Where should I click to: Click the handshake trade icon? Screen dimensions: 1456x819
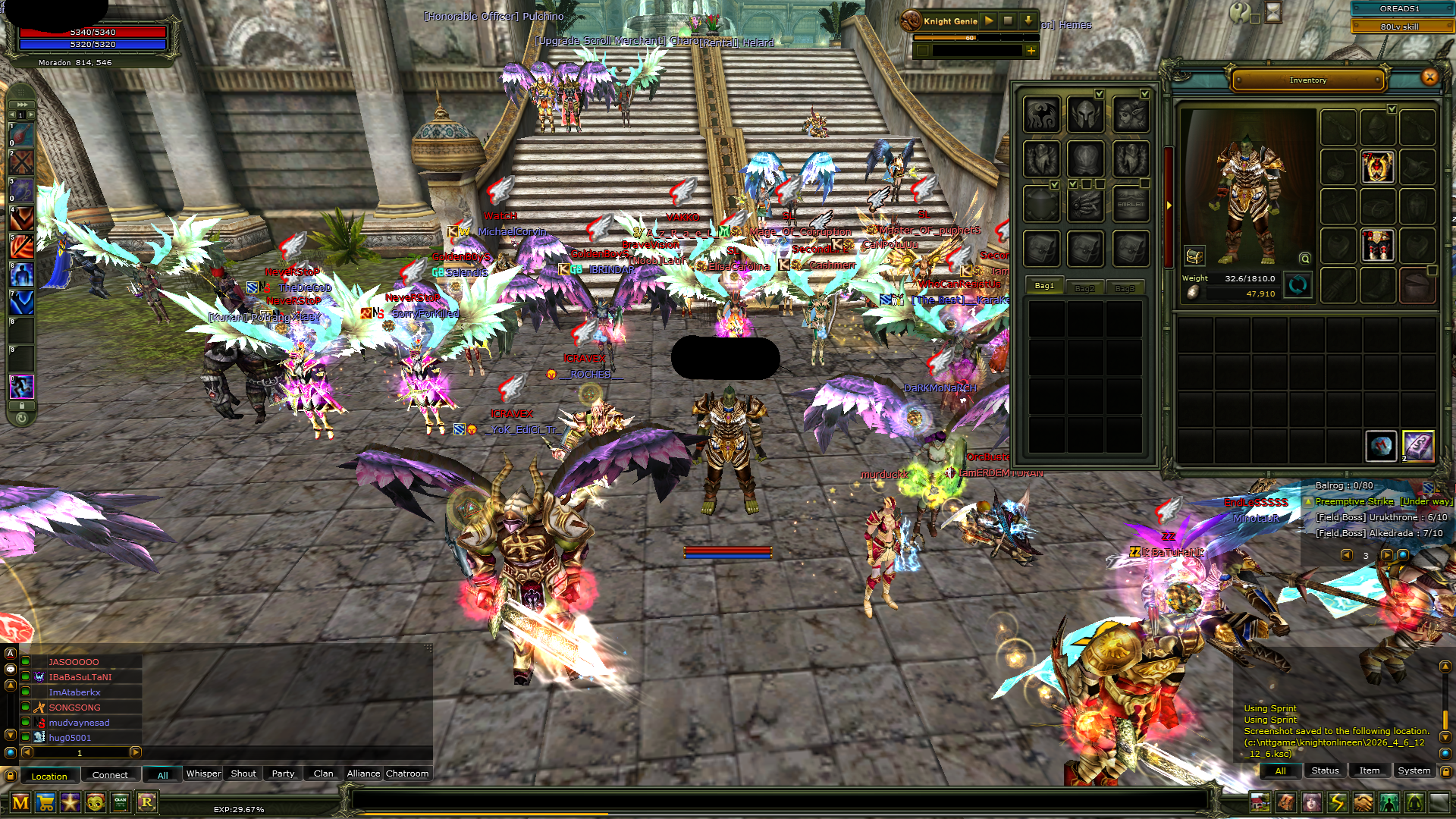point(1363,802)
